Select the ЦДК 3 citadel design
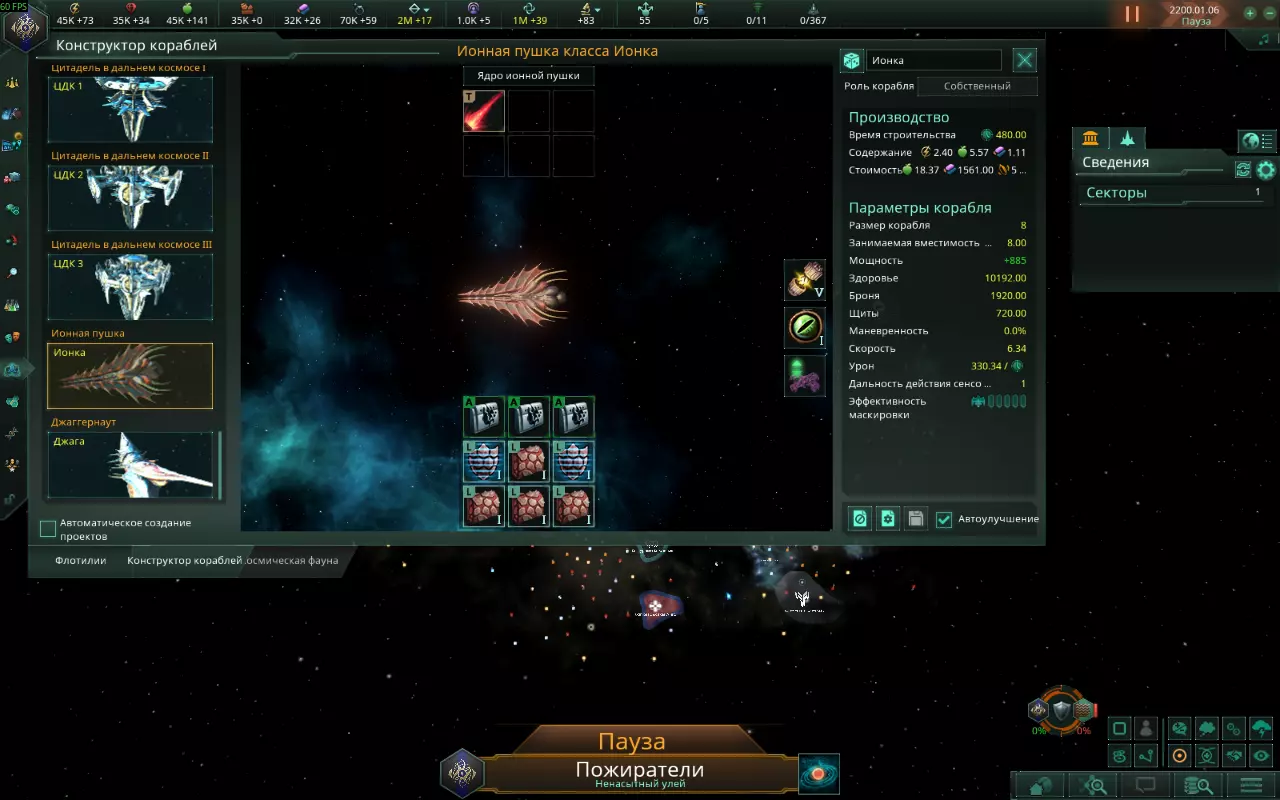 (x=130, y=287)
